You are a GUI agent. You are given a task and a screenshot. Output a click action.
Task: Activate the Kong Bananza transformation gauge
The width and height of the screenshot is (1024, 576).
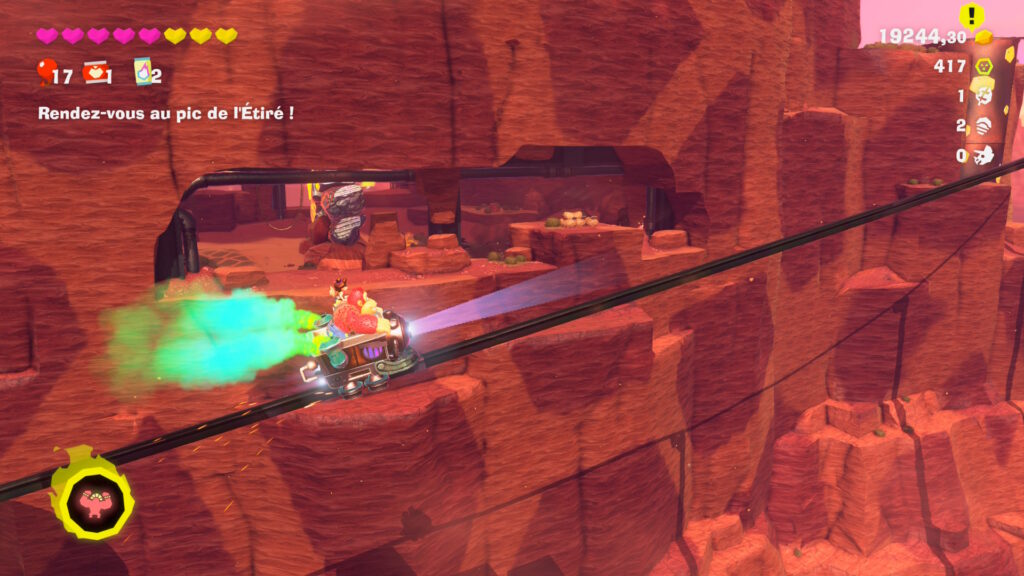[94, 501]
